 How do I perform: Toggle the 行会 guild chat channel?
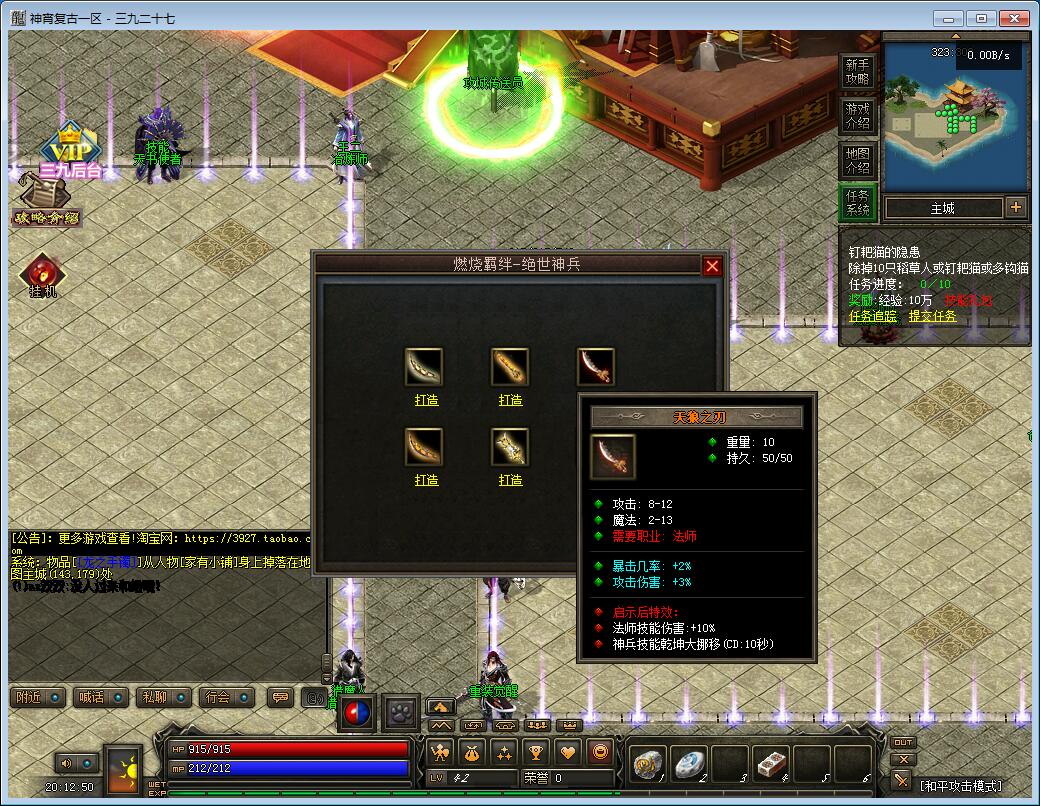point(225,697)
